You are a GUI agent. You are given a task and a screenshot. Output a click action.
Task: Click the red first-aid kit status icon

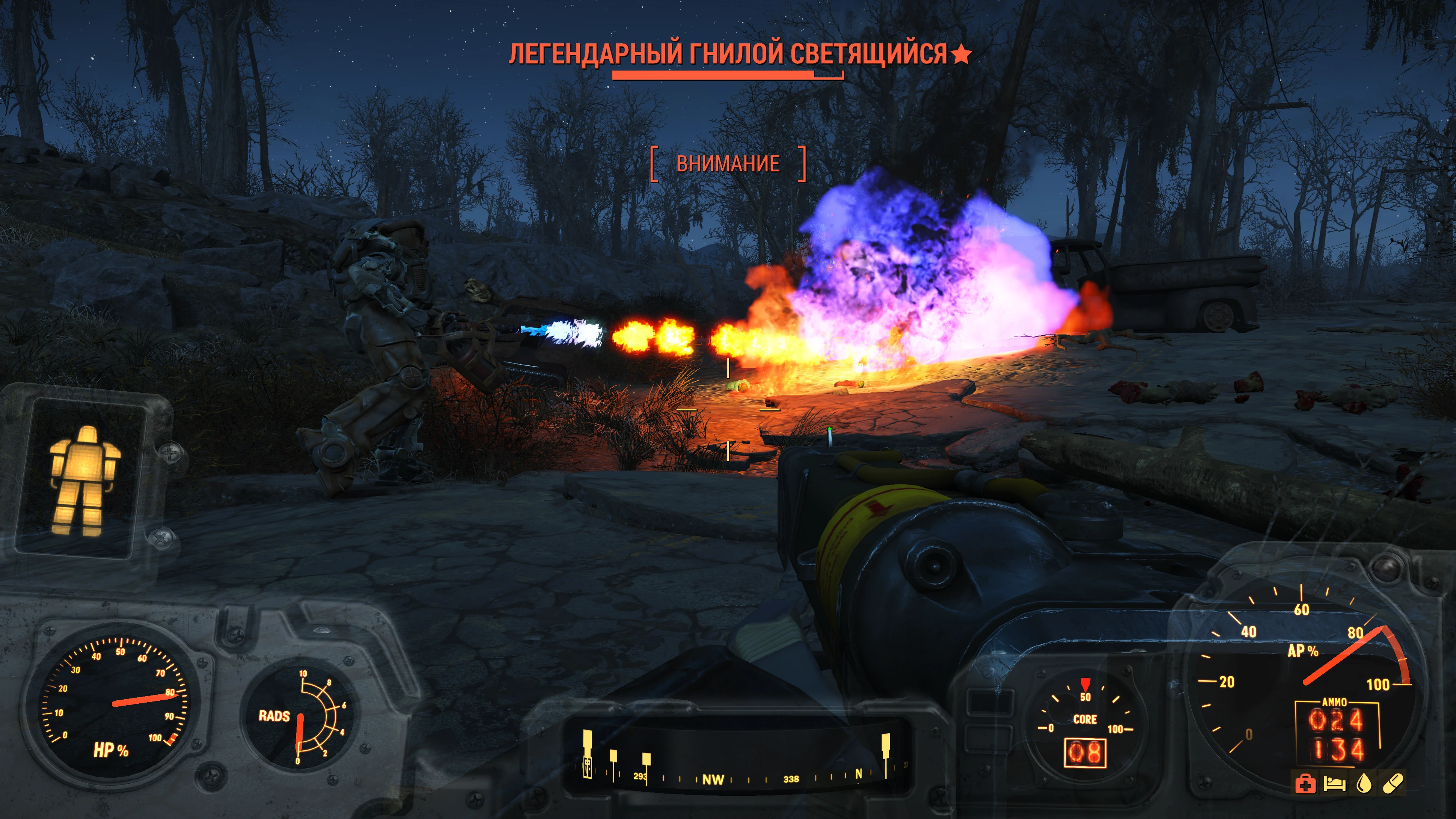1305,784
